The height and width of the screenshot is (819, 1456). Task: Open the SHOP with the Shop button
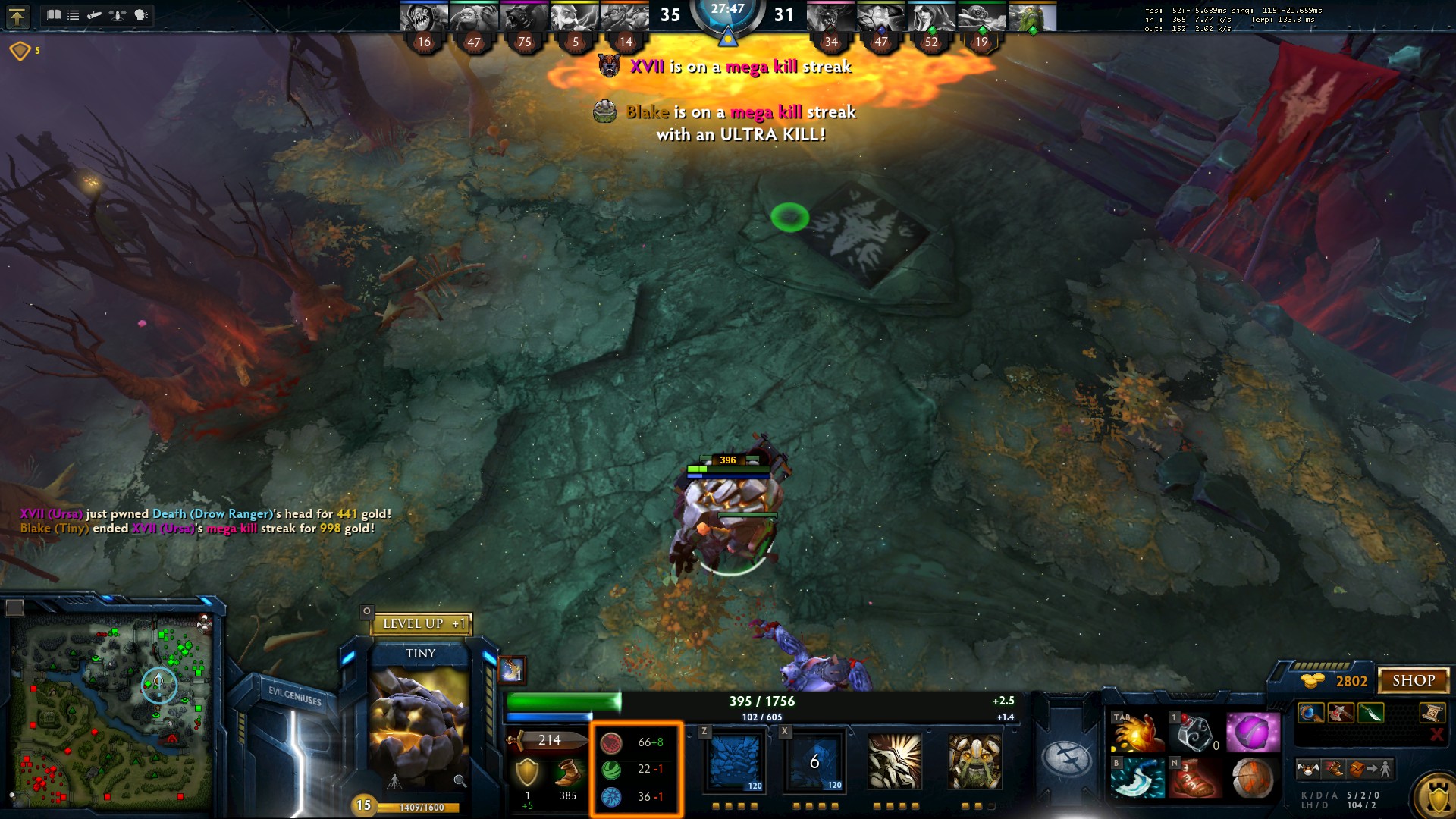point(1415,680)
